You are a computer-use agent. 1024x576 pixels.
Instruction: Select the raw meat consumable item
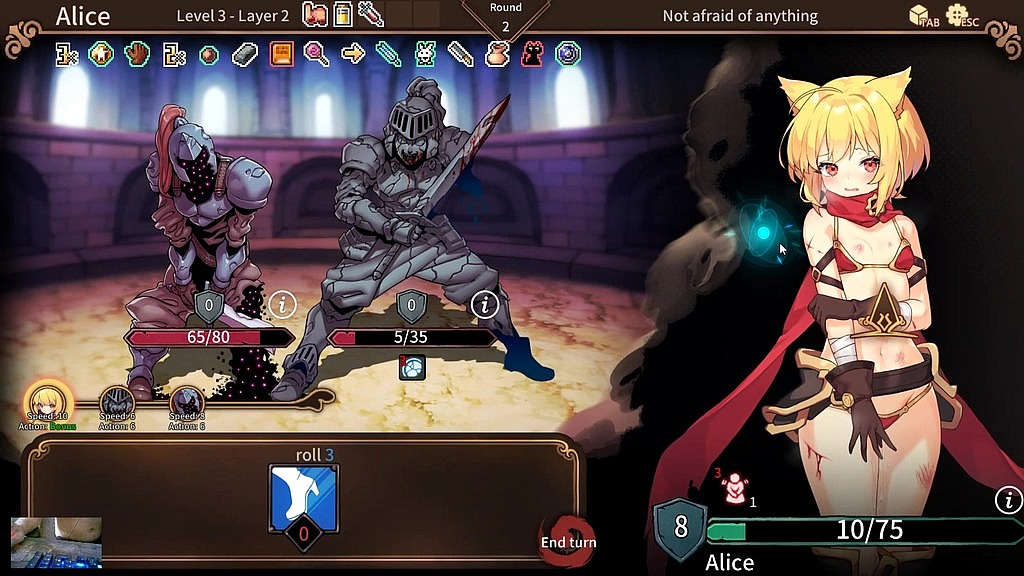click(315, 14)
